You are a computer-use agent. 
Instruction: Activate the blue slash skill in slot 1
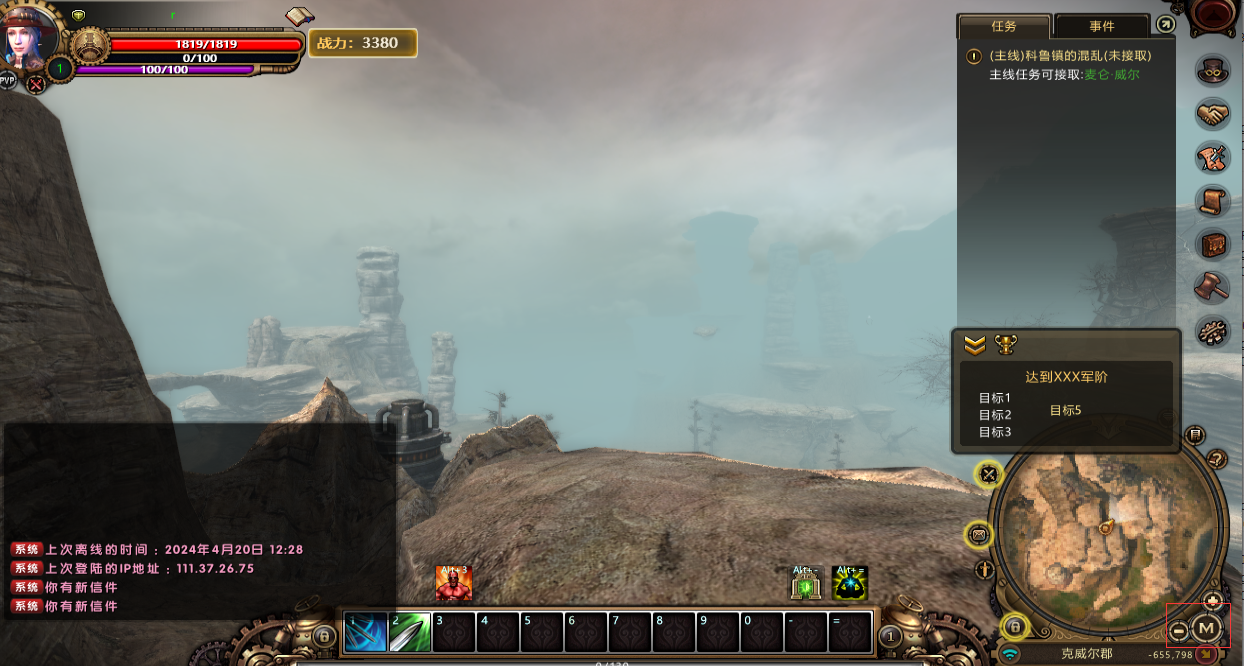[x=366, y=632]
